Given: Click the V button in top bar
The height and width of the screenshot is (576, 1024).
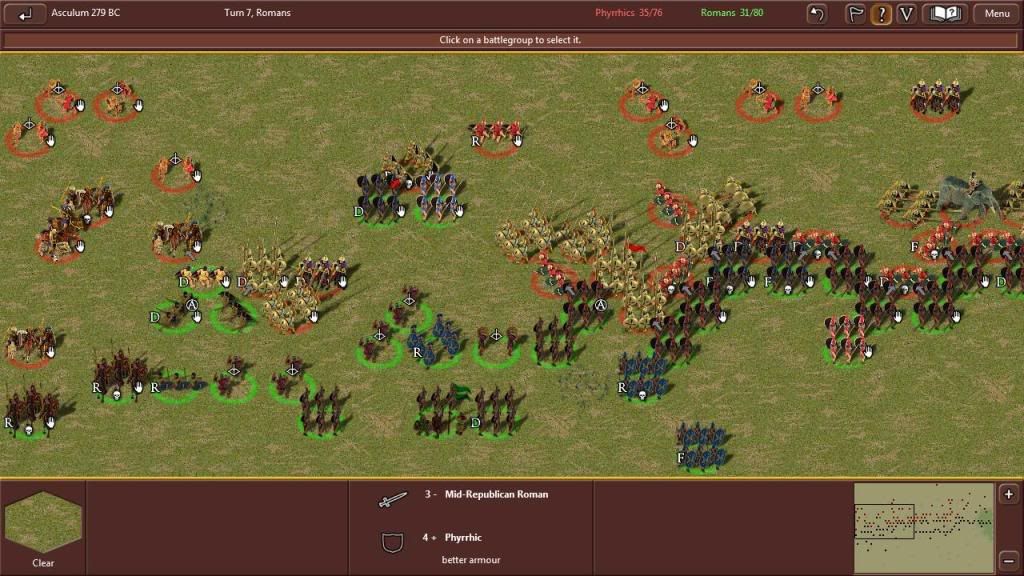Looking at the screenshot, I should [x=906, y=14].
